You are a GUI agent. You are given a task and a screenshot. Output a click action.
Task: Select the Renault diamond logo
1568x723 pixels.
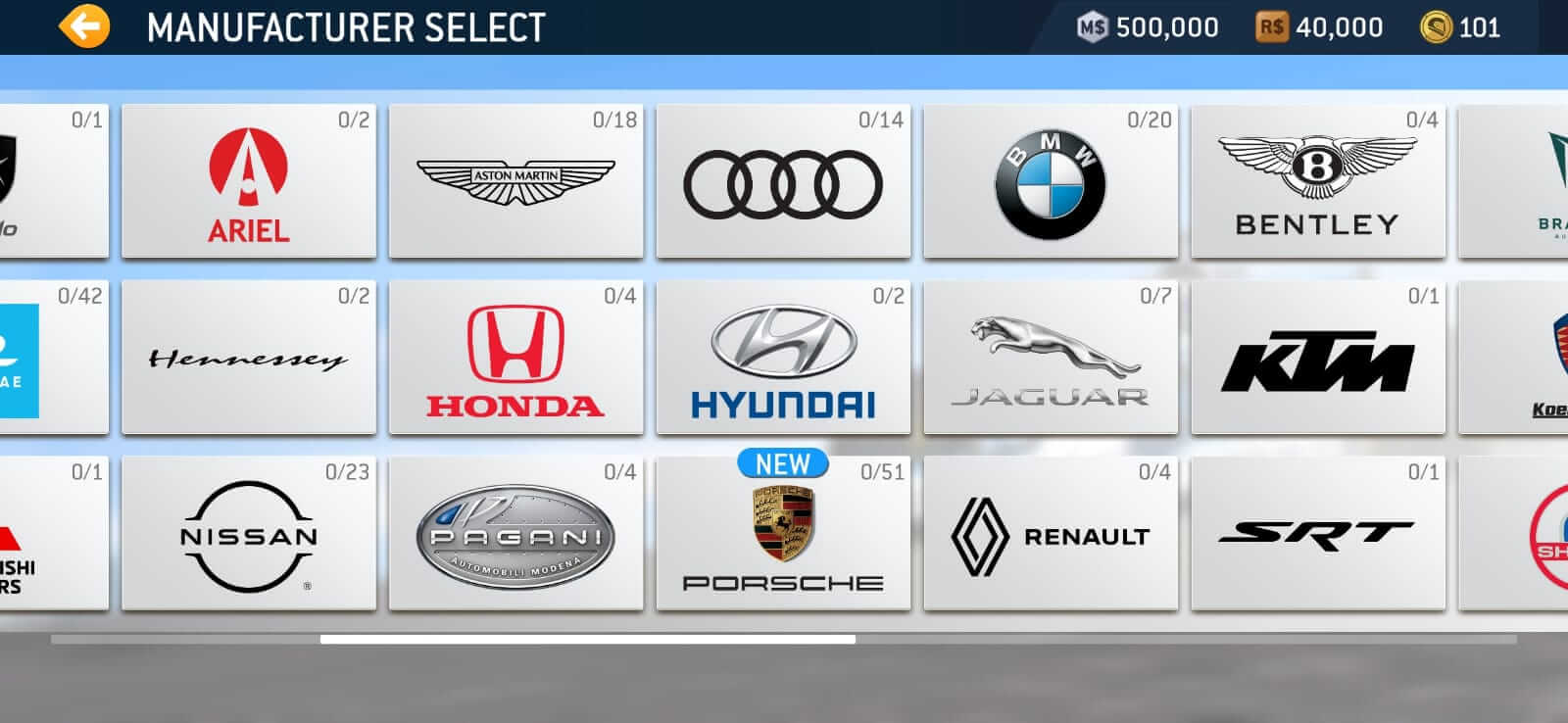[x=1051, y=534]
